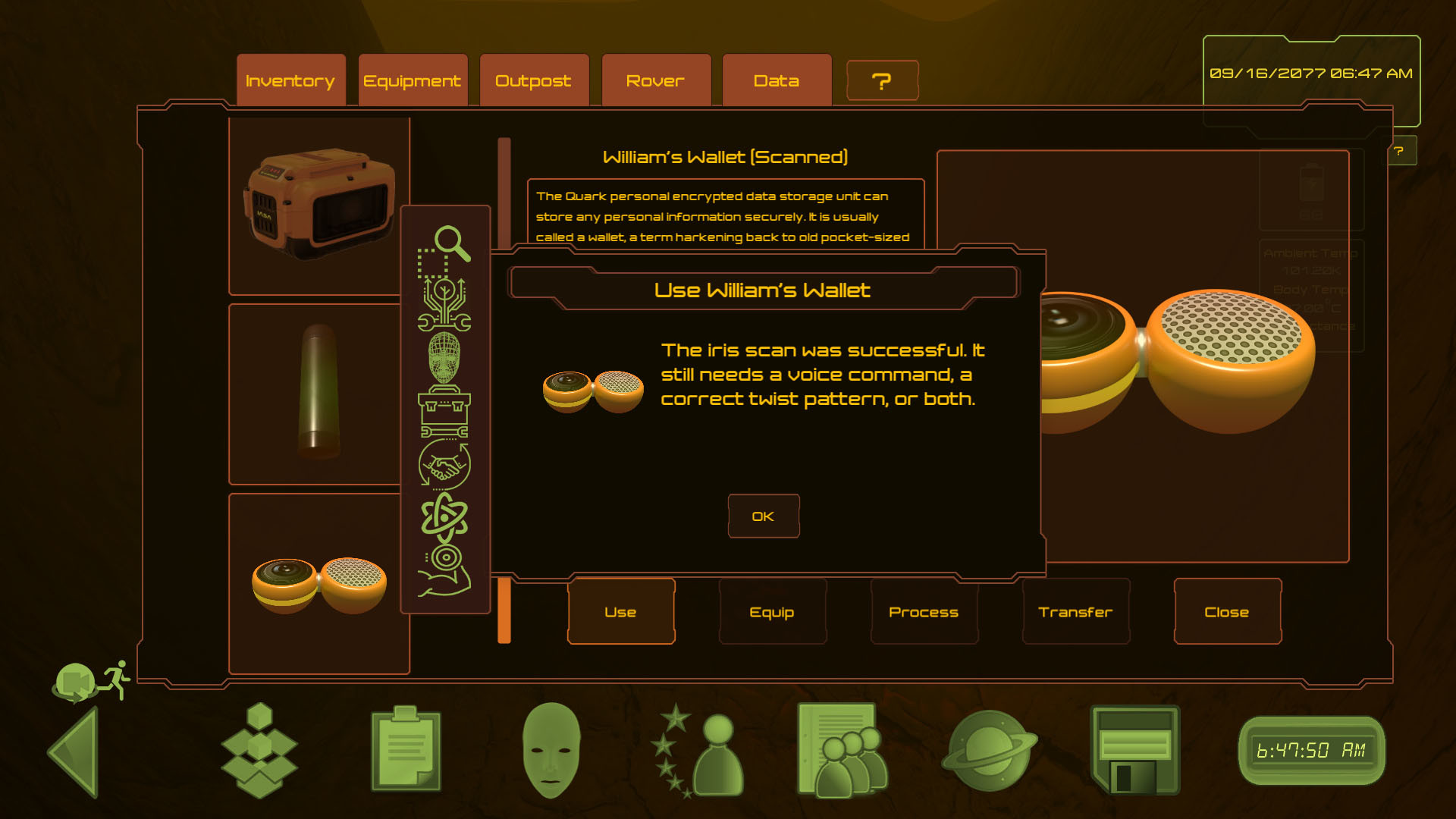Image resolution: width=1456 pixels, height=819 pixels.
Task: Choose the Equip action button
Action: click(772, 611)
